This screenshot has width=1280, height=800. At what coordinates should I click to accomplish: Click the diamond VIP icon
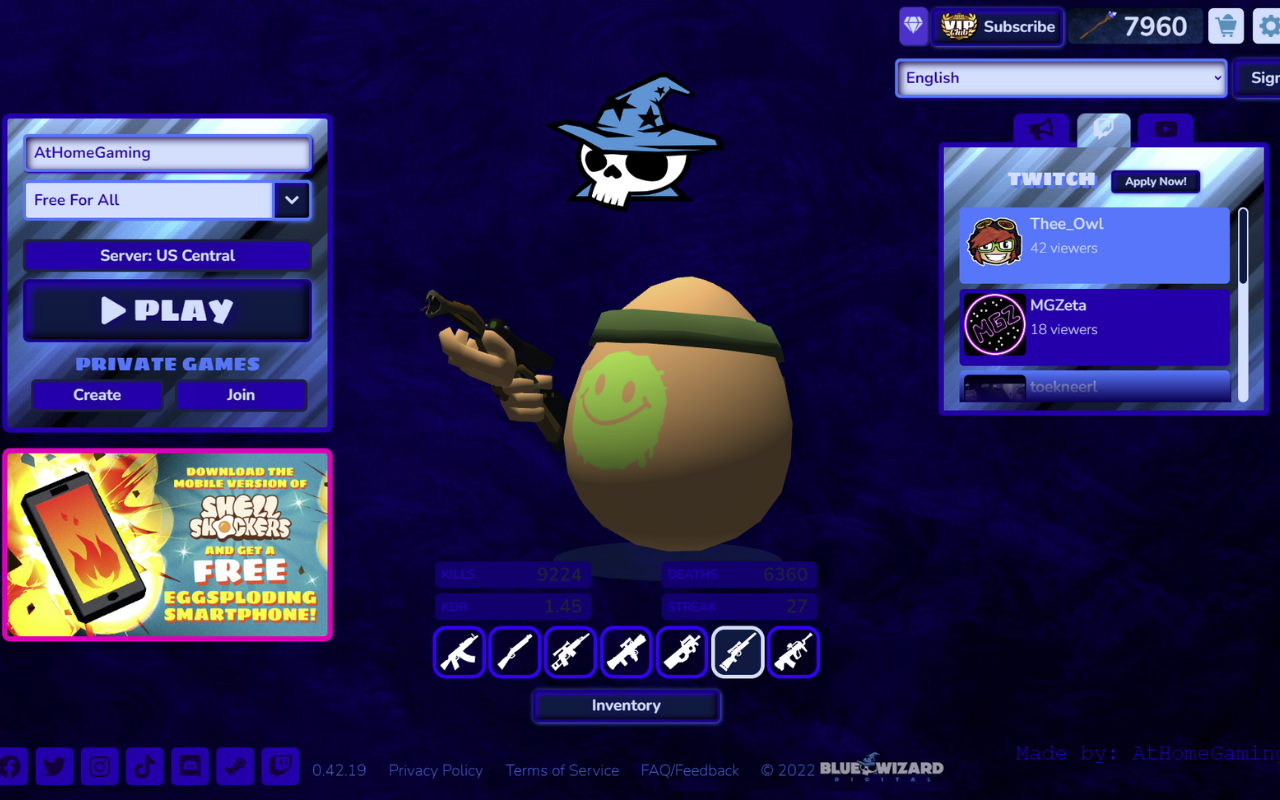point(912,25)
